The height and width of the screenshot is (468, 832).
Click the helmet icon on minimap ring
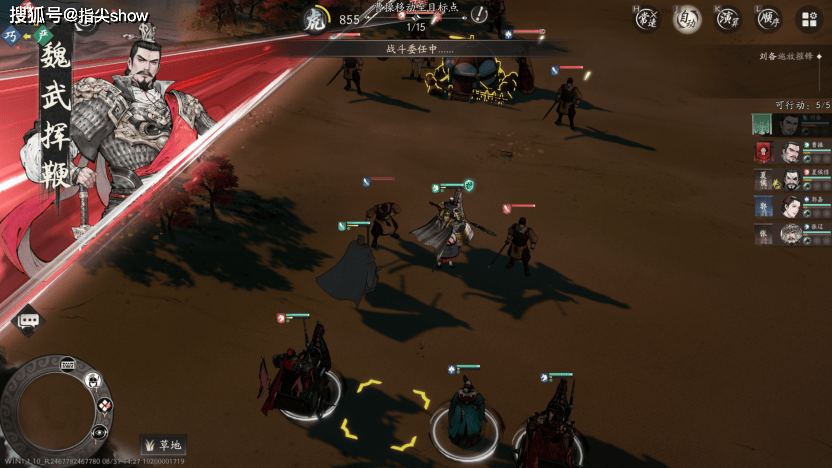coord(92,380)
